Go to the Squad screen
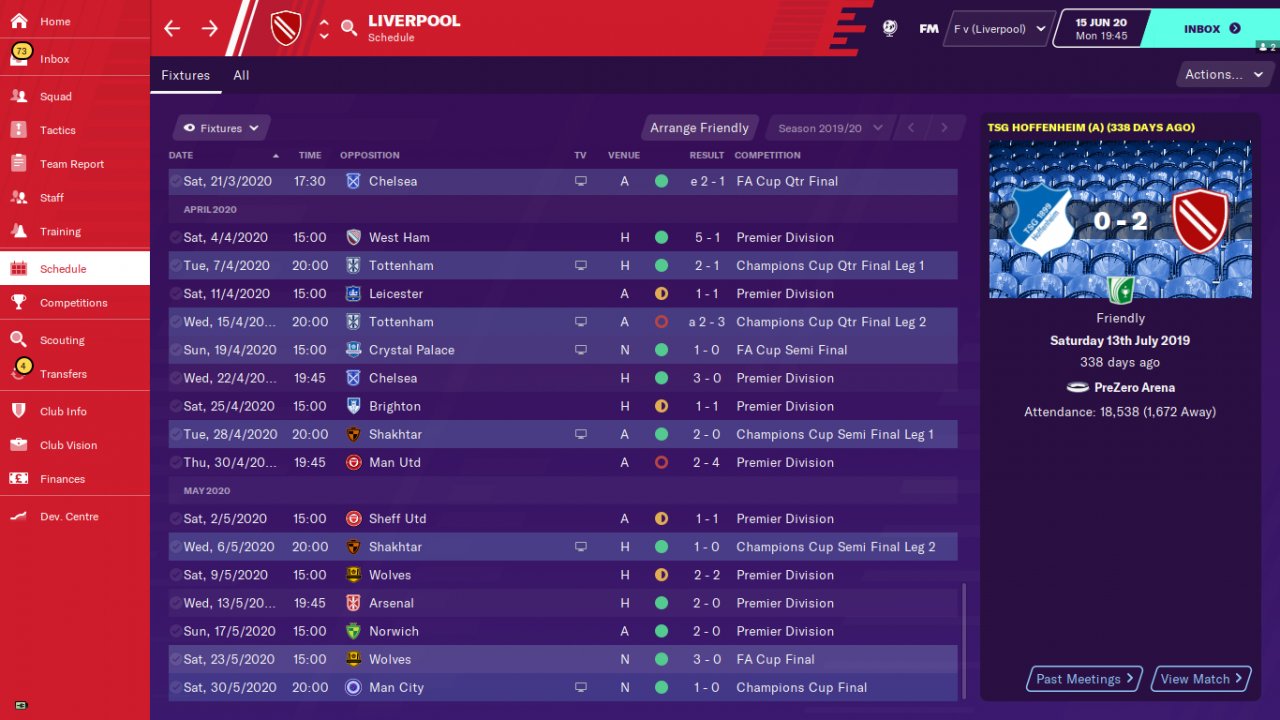 [x=56, y=96]
